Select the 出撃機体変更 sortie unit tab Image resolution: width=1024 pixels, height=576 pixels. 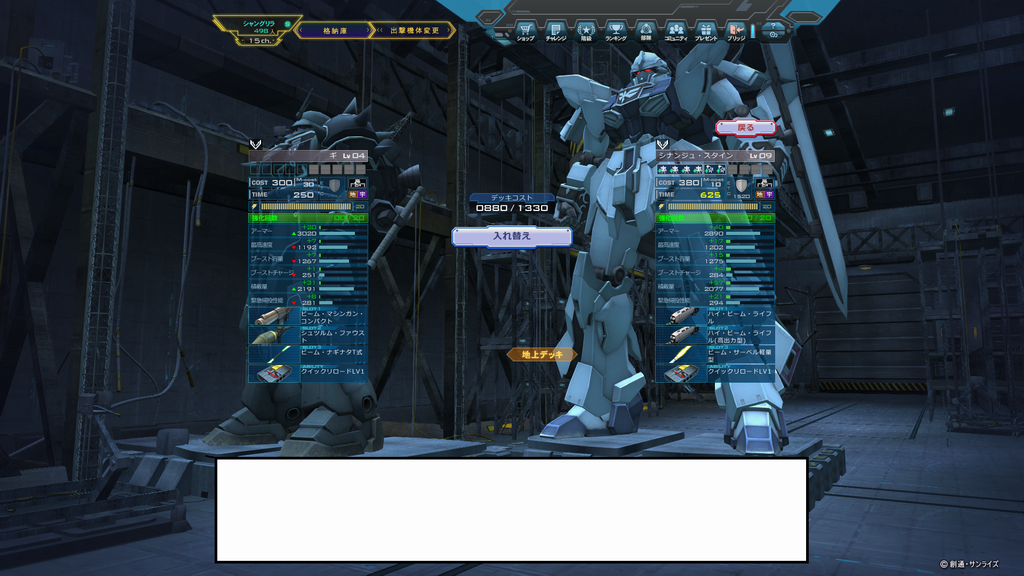click(413, 31)
